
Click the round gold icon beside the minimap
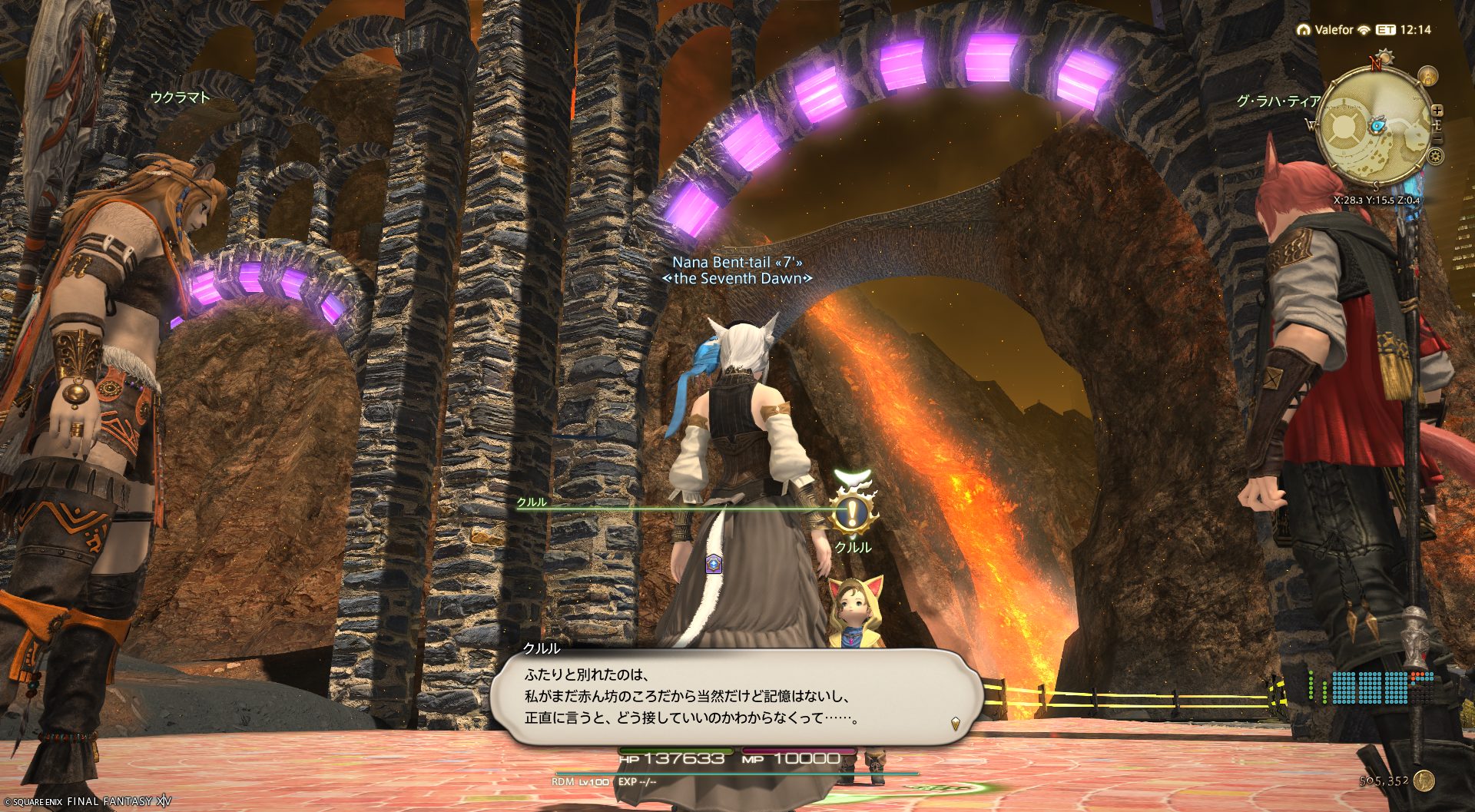(x=1427, y=76)
